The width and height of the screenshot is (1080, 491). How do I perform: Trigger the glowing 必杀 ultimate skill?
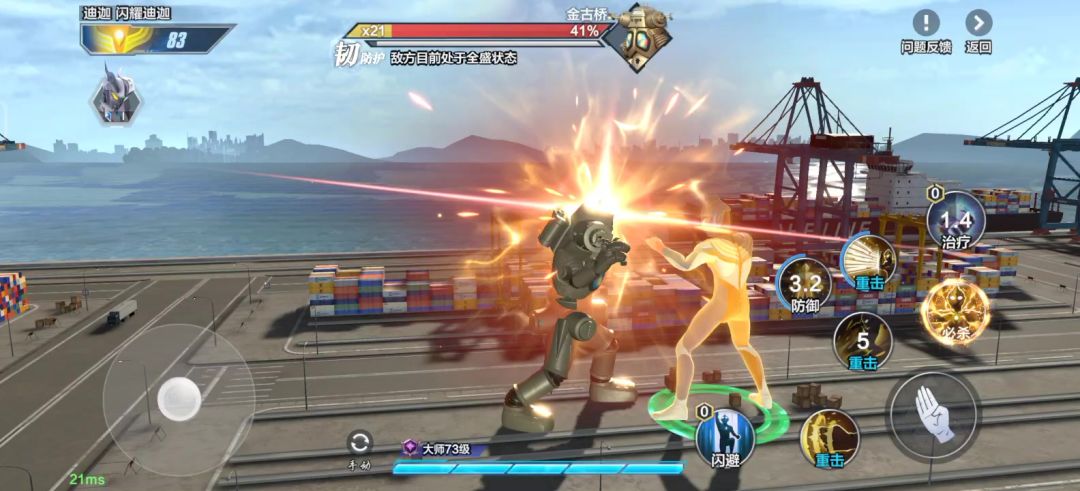point(955,311)
